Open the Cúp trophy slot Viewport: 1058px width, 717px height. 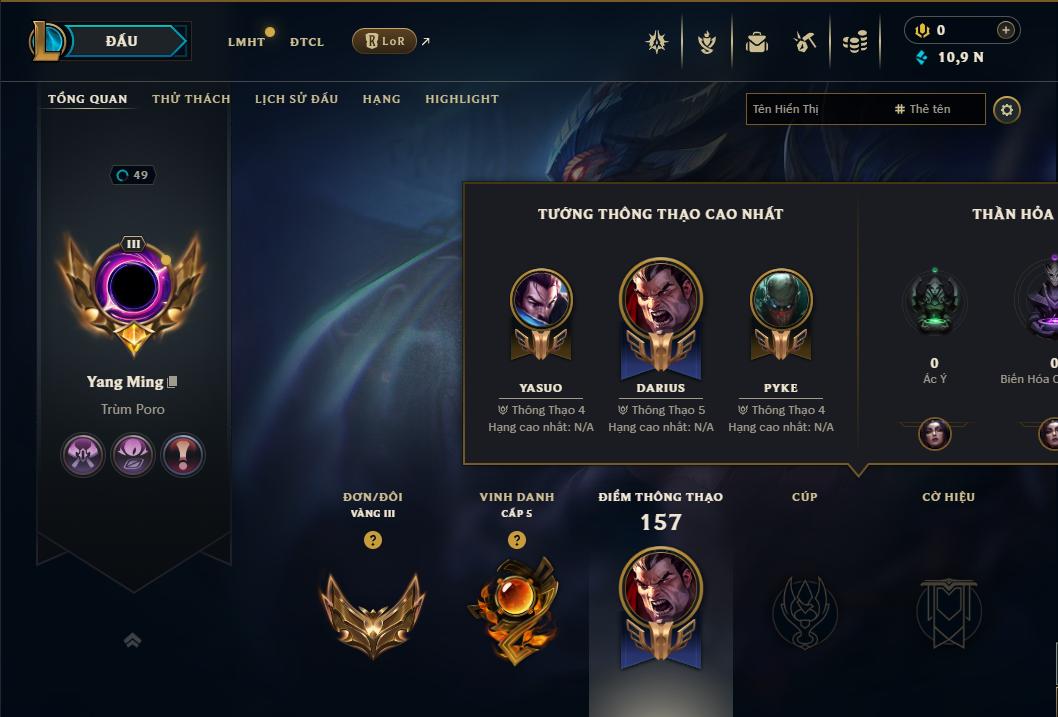804,610
